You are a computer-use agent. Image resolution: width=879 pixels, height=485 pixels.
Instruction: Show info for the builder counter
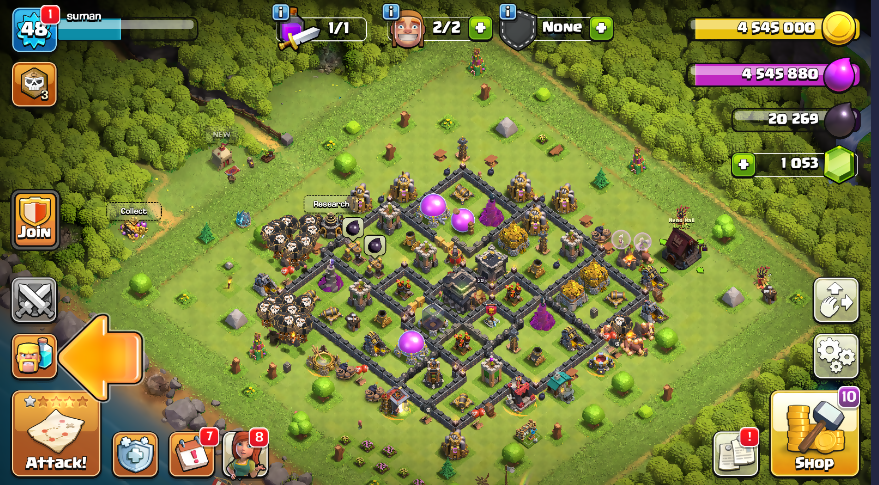(394, 13)
